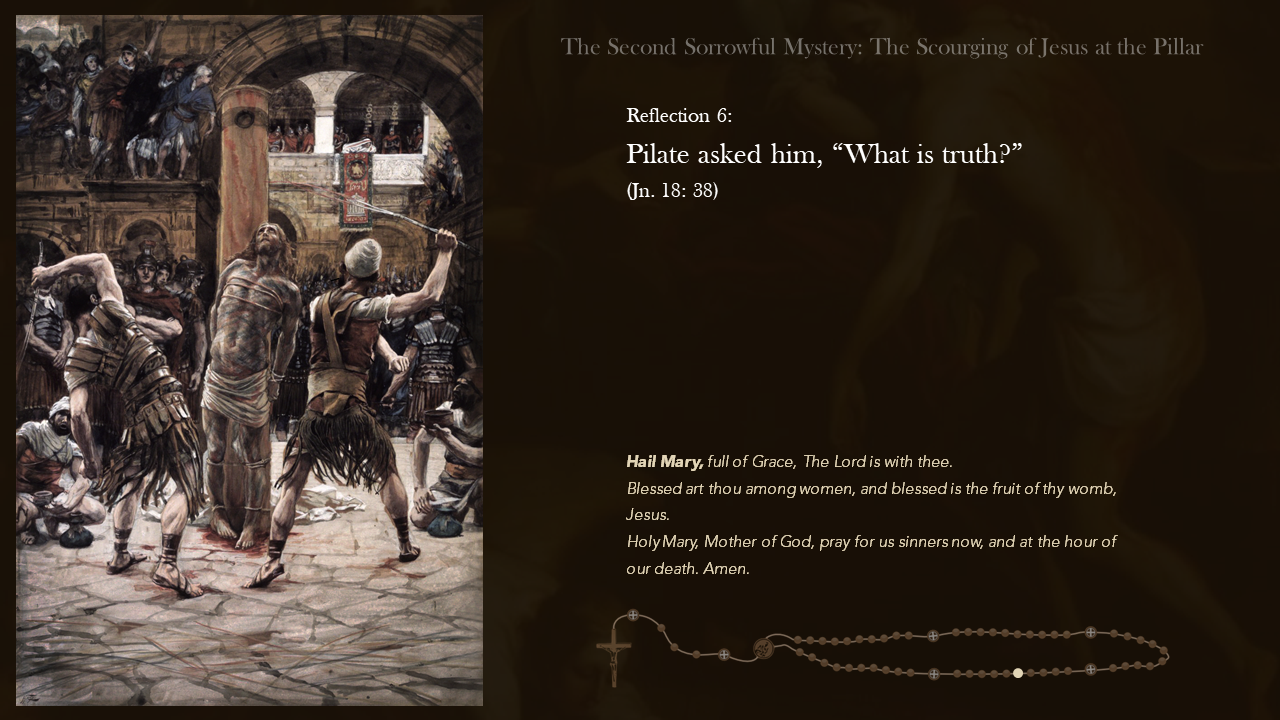The height and width of the screenshot is (720, 1280).
Task: Select the rosary's round center medal
Action: tap(763, 648)
